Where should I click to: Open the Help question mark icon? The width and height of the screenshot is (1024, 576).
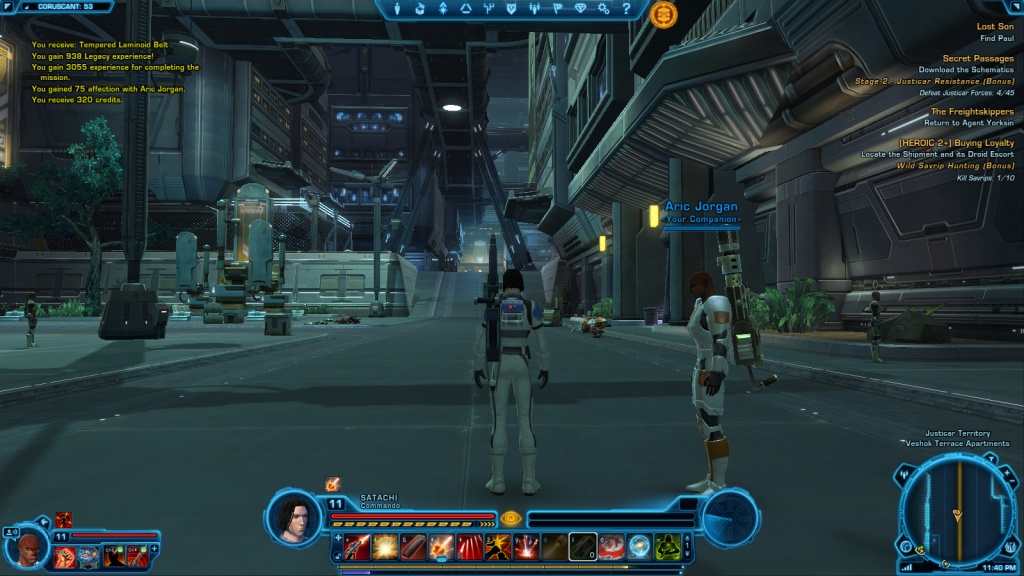pyautogui.click(x=626, y=9)
